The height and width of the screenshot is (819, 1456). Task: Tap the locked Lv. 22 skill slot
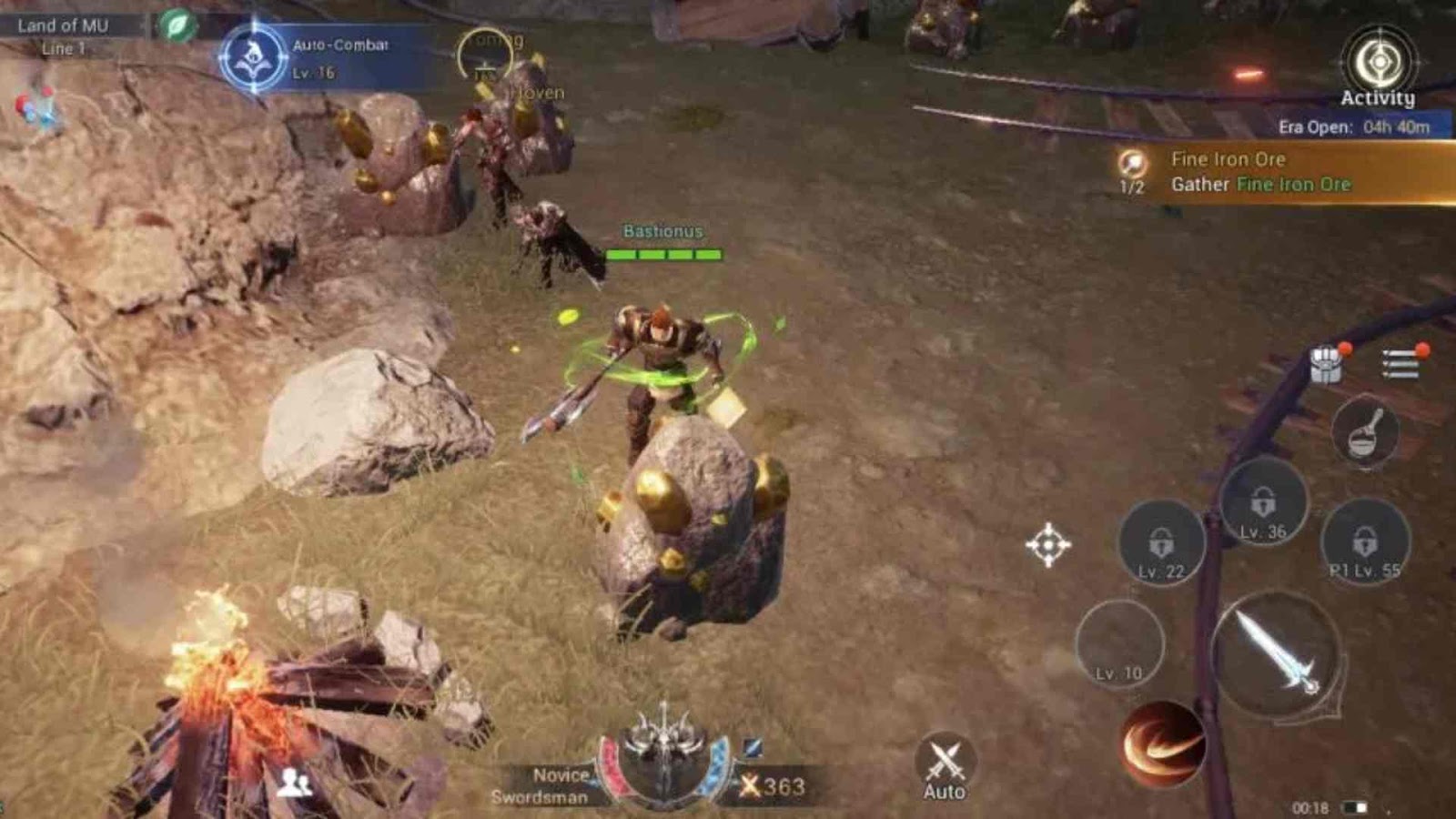point(1161,544)
